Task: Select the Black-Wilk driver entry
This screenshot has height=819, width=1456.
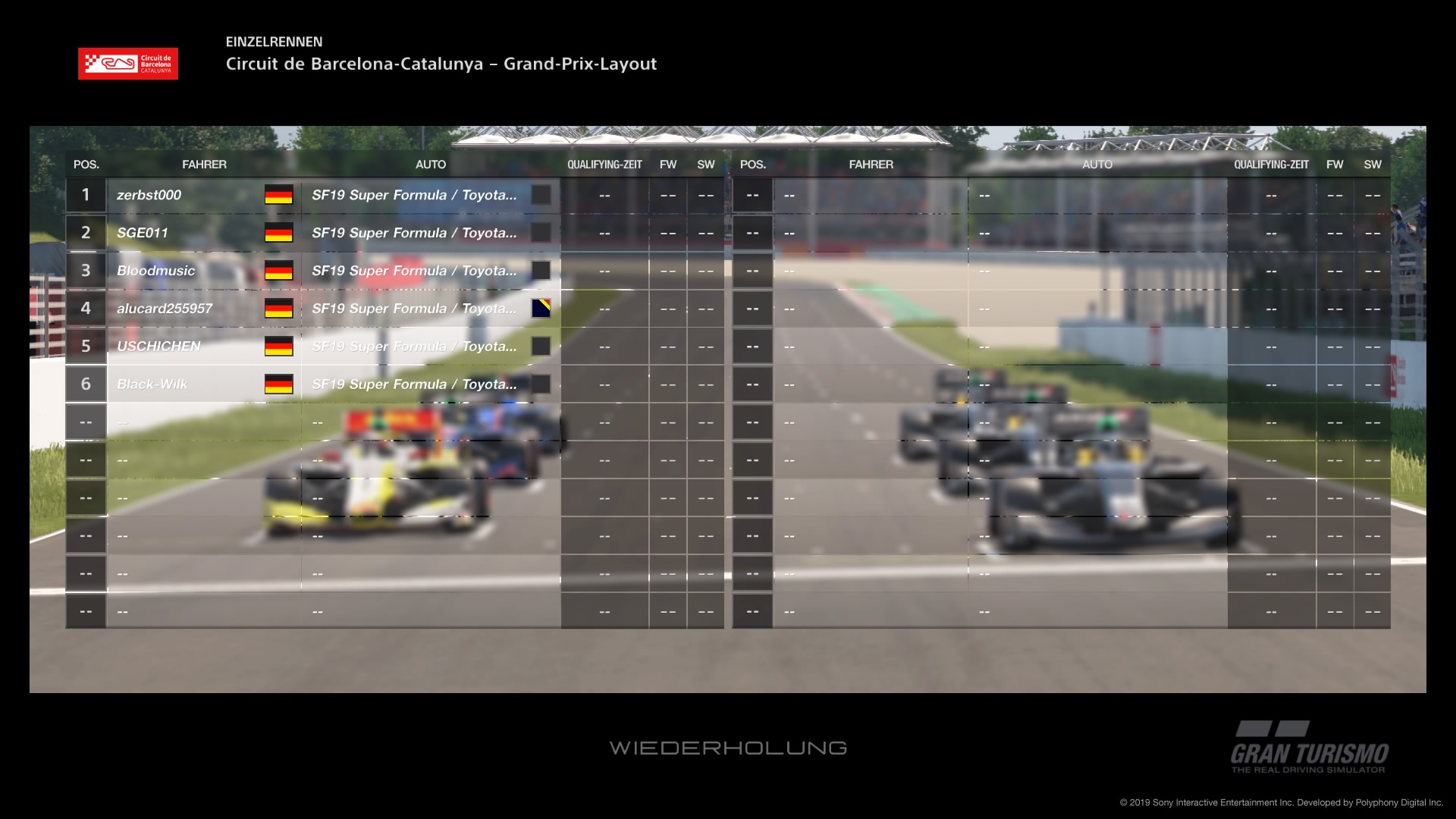Action: (x=152, y=384)
